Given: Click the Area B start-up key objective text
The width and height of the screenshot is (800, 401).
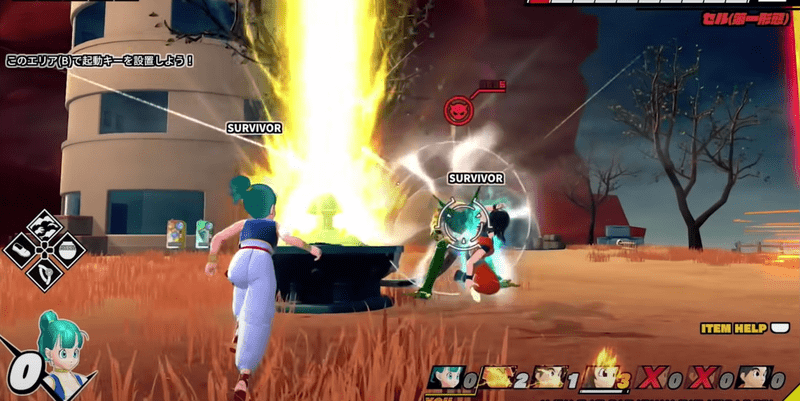Looking at the screenshot, I should (99, 61).
